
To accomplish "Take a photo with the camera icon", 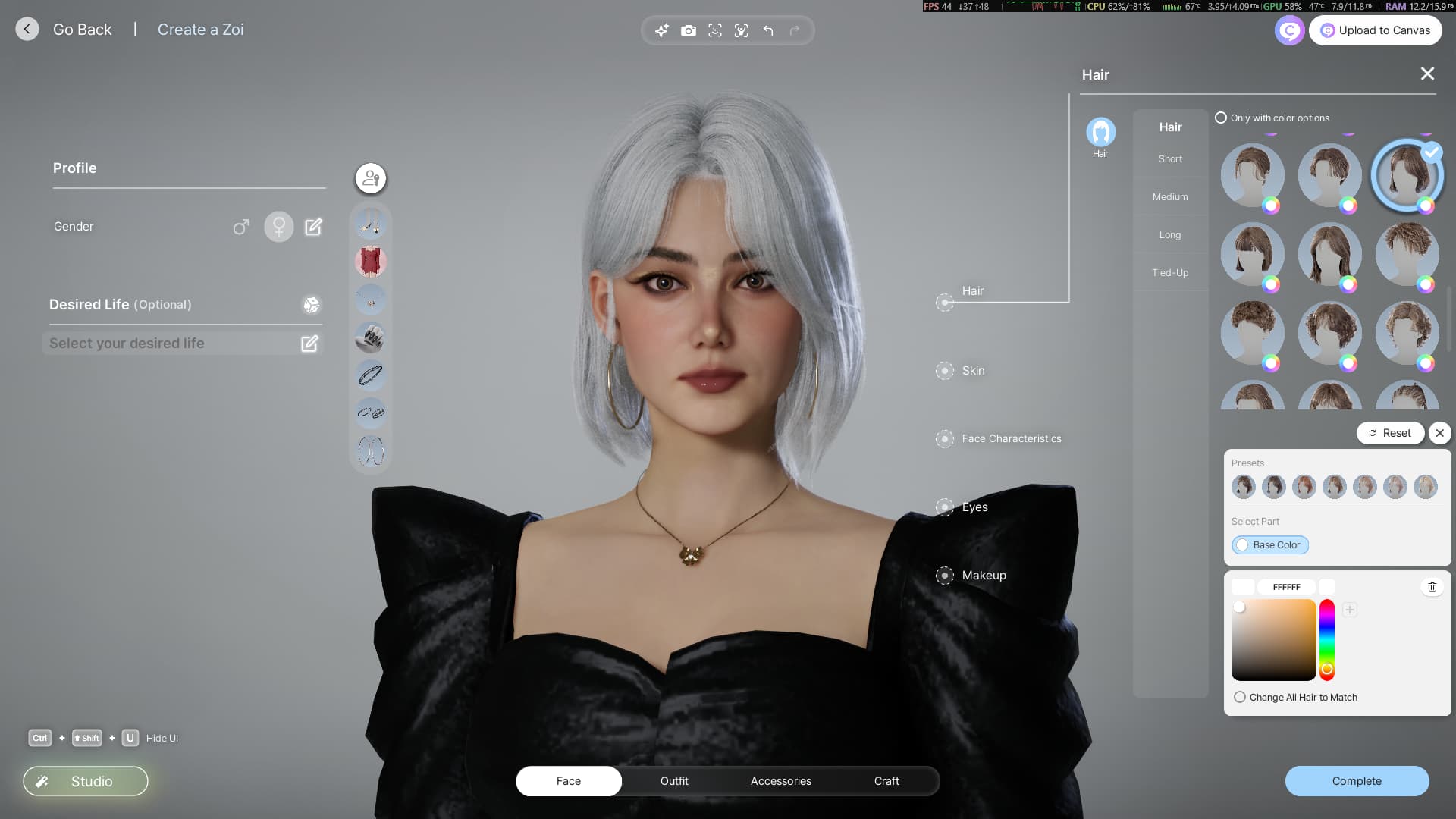I will [689, 30].
